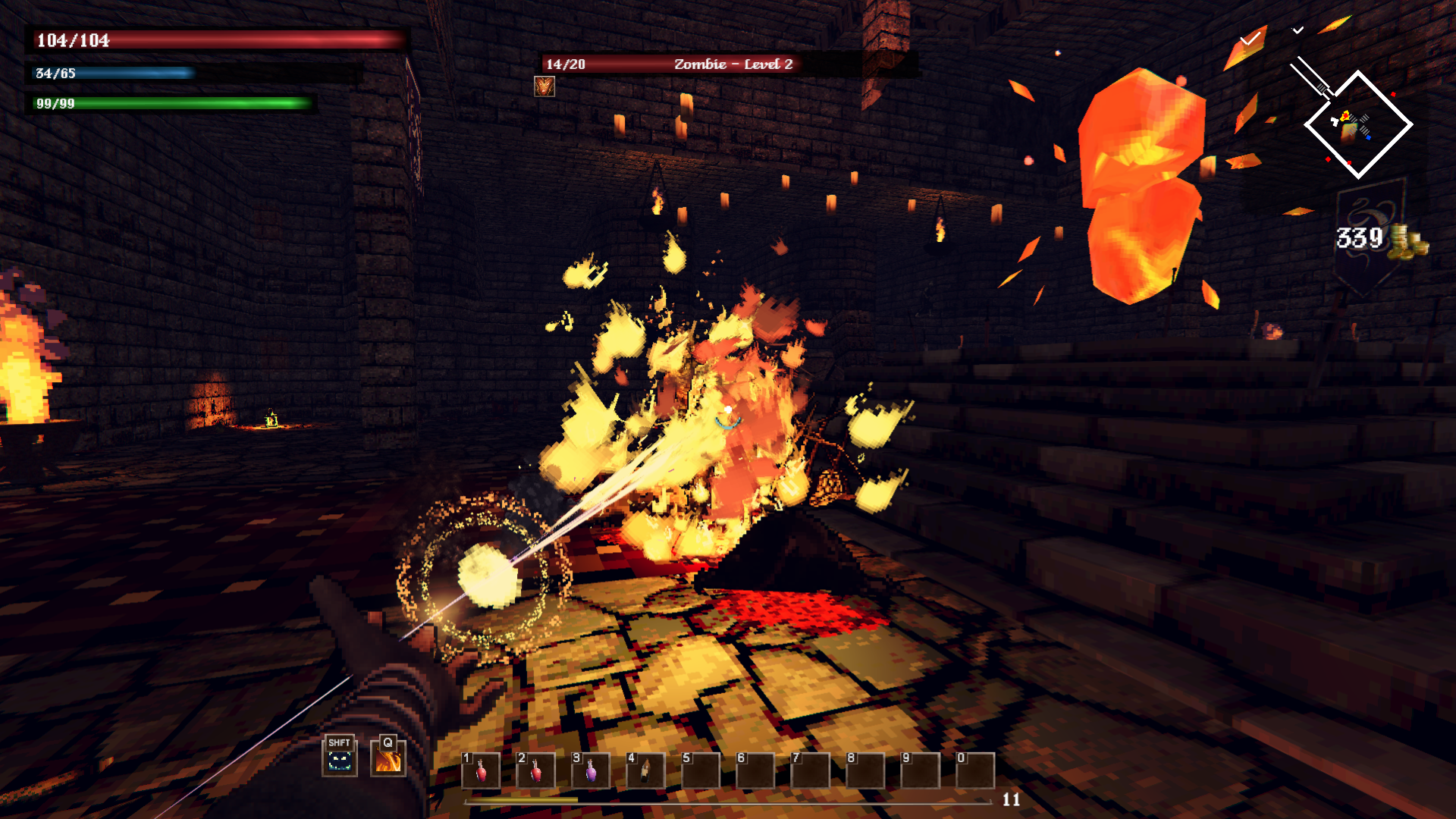Inspect the Zombie's status effect icon
Viewport: 1456px width, 819px height.
pos(544,86)
